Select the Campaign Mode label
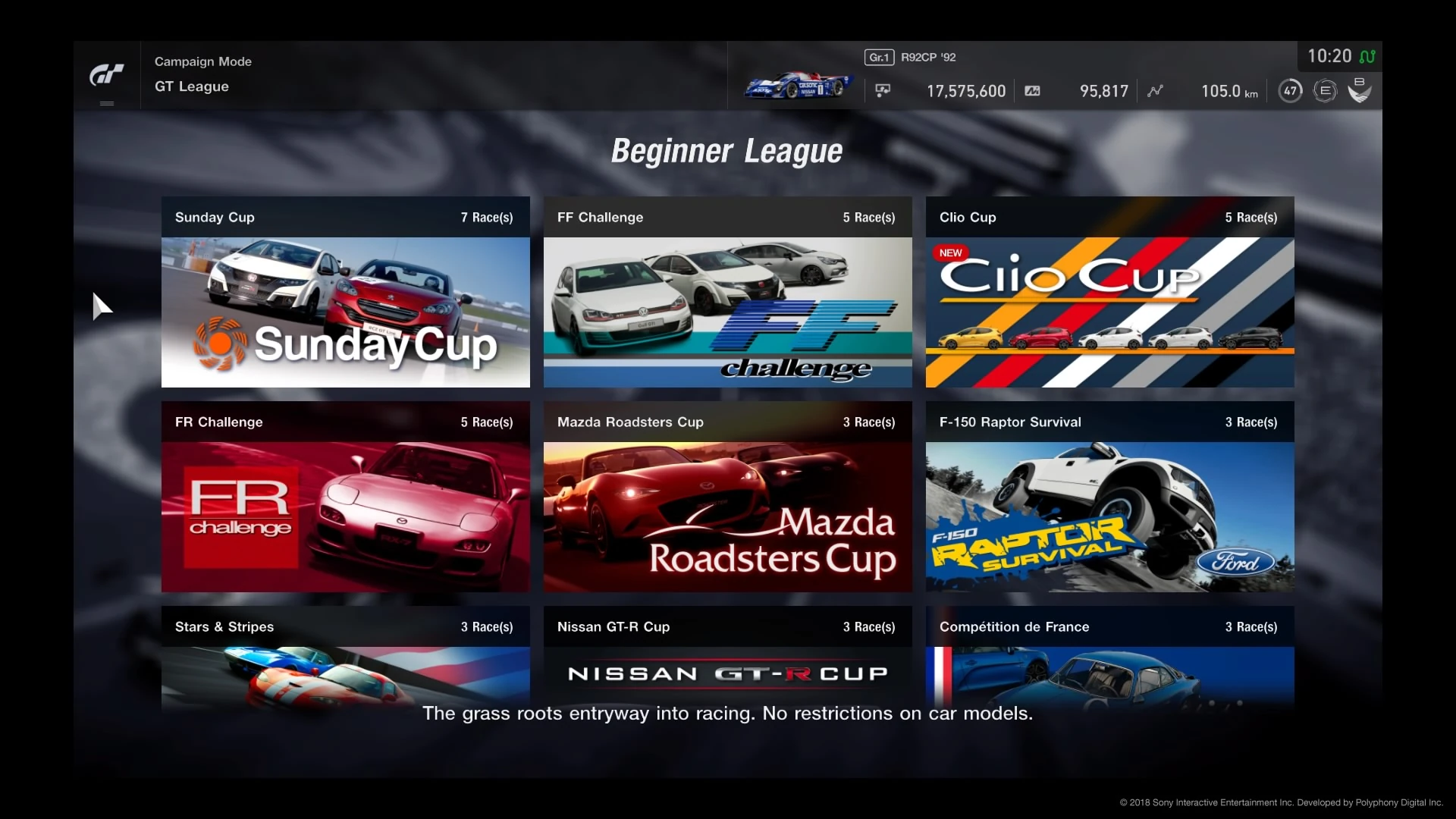This screenshot has width=1456, height=819. 202,61
